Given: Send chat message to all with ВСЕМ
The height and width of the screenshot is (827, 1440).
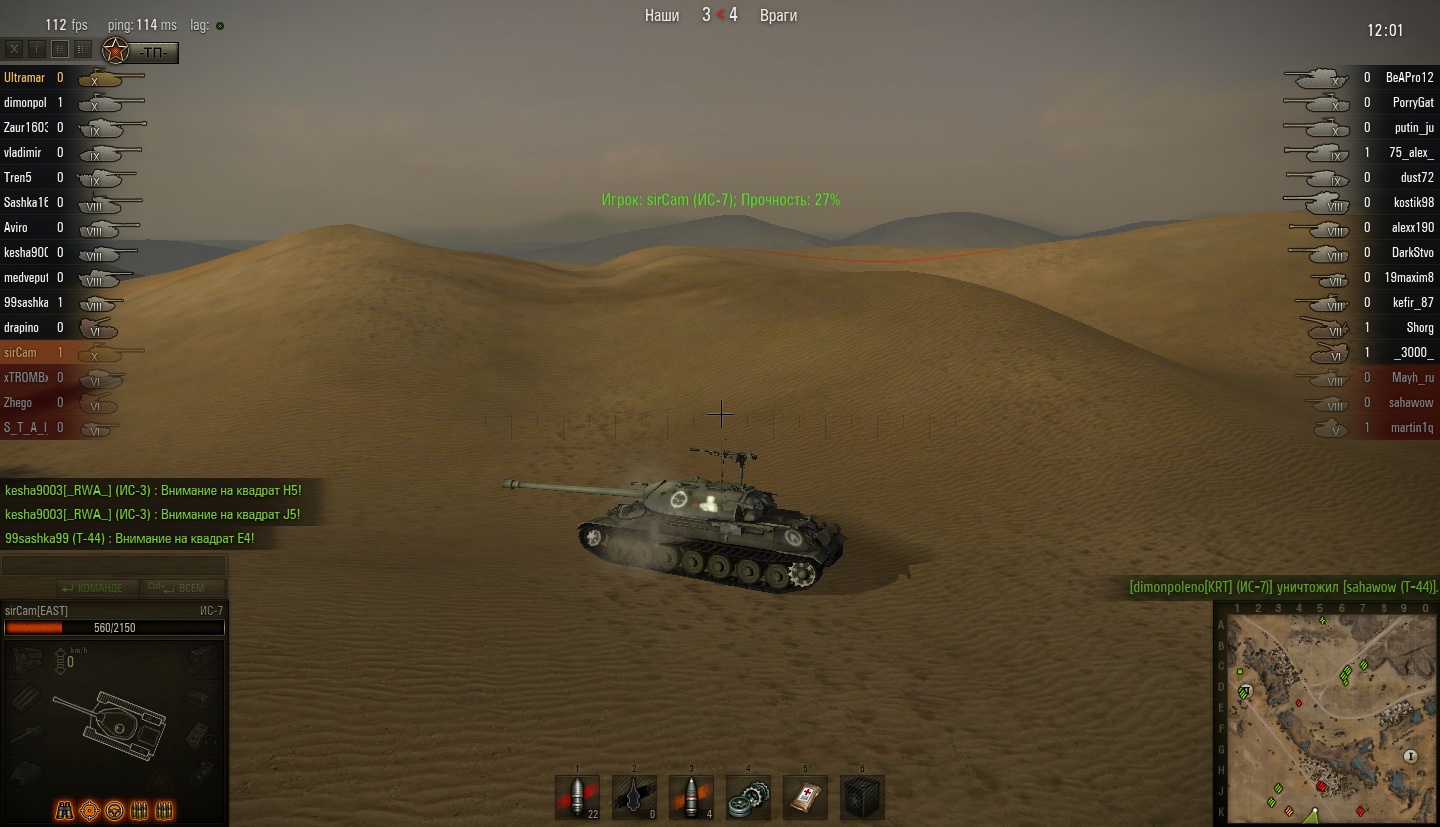Looking at the screenshot, I should [x=183, y=588].
